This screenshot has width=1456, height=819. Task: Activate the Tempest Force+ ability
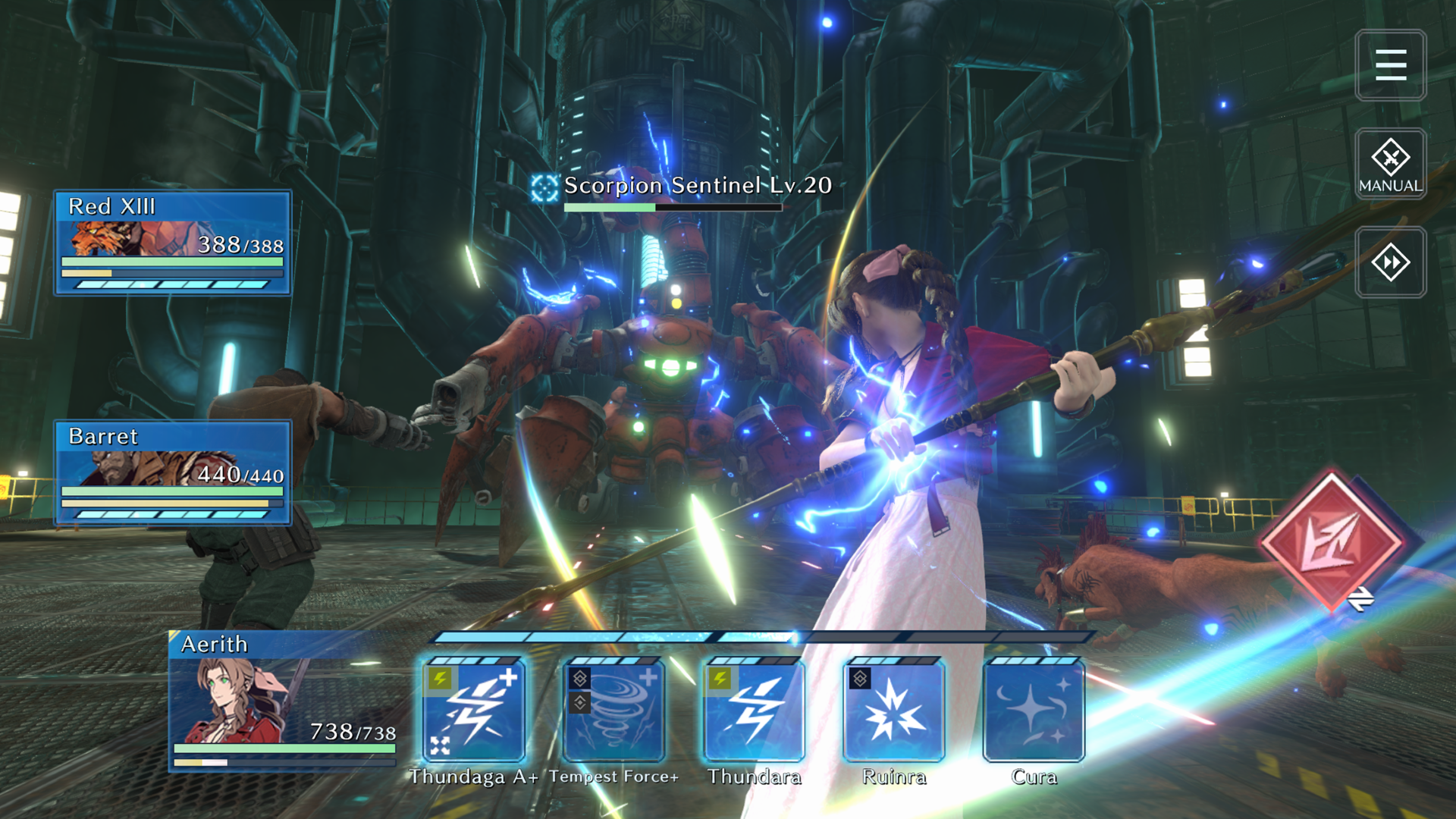pyautogui.click(x=614, y=711)
